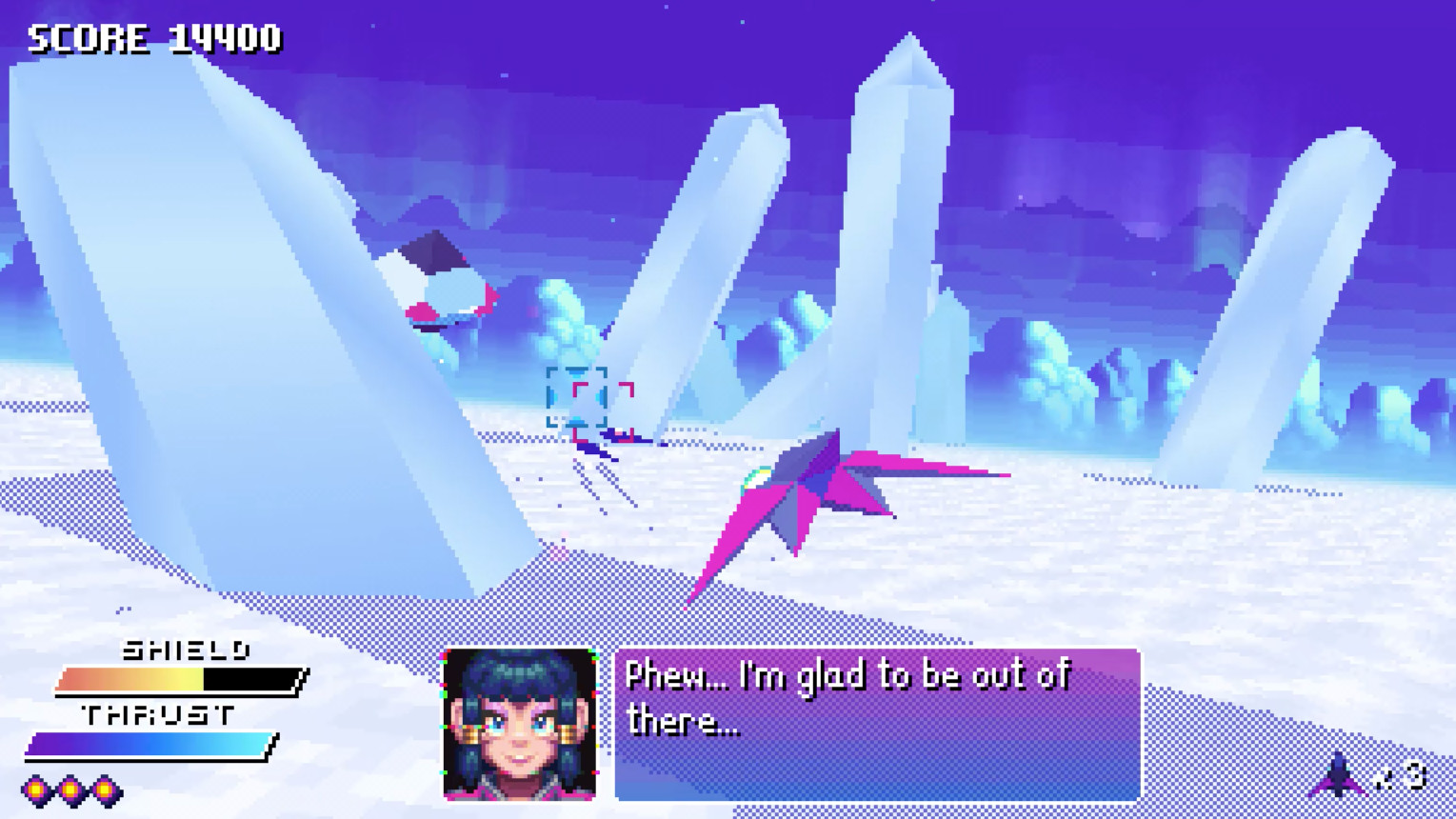Screen dimensions: 1456x819
Task: Select the SHIELD label text
Action: (187, 650)
